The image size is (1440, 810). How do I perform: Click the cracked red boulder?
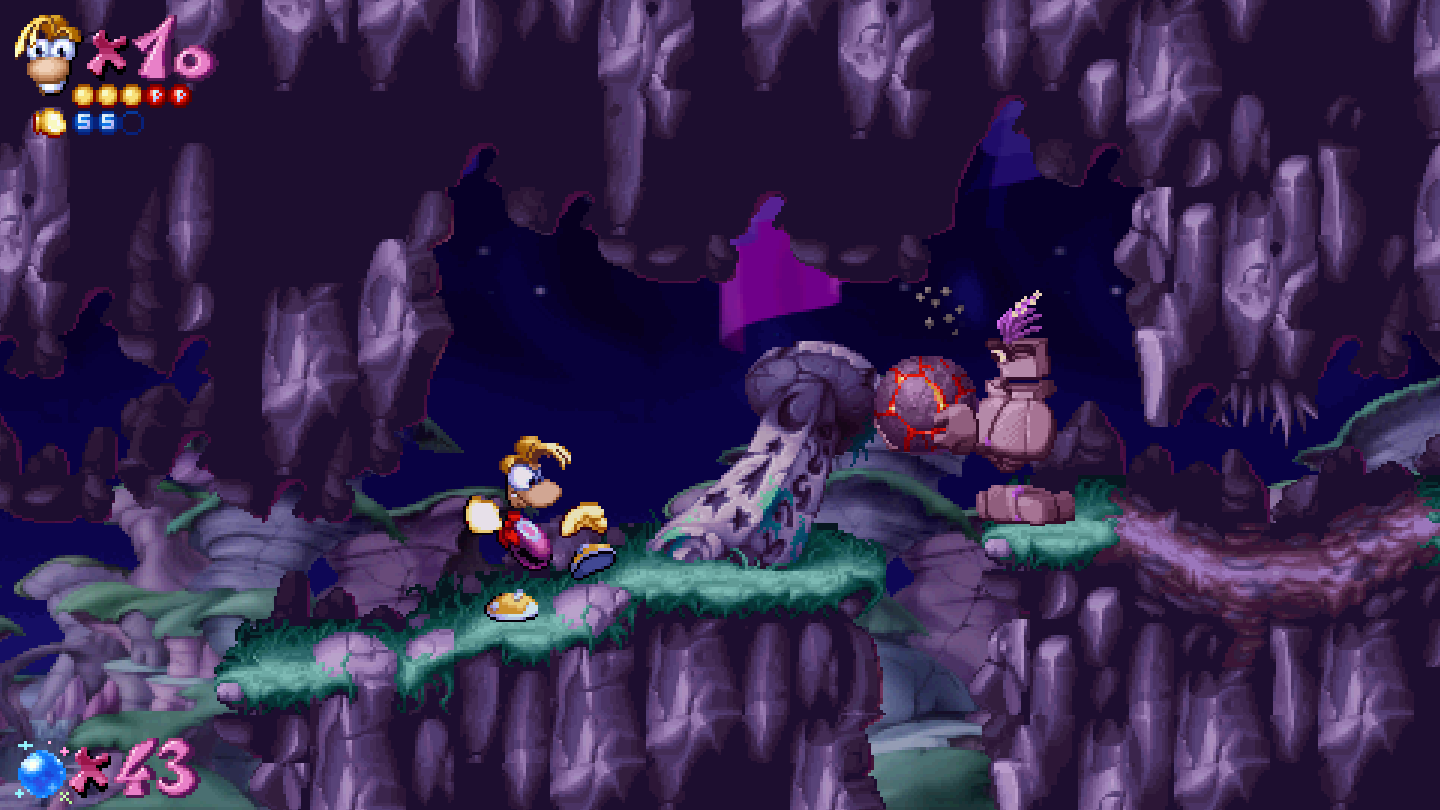[x=917, y=400]
